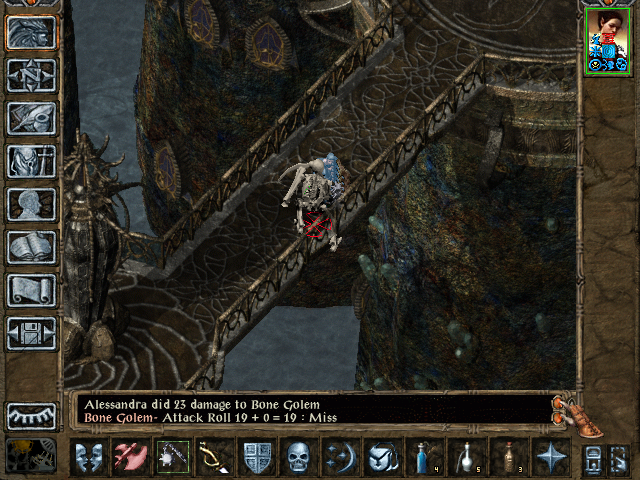This screenshot has width=640, height=480.
Task: Select Alessandra's character portrait
Action: click(609, 40)
